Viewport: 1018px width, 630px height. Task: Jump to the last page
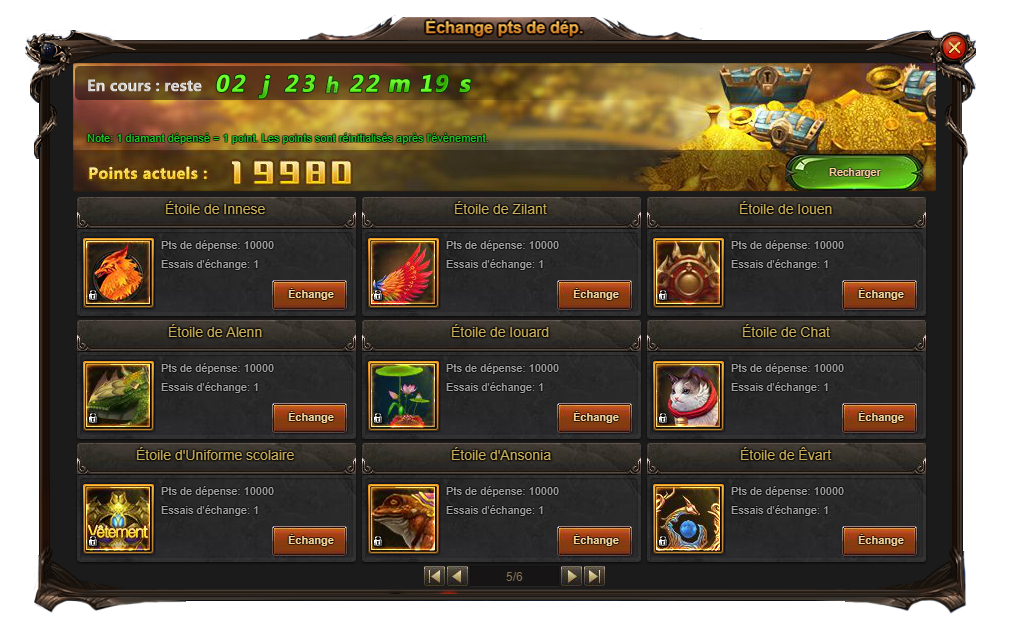(594, 576)
